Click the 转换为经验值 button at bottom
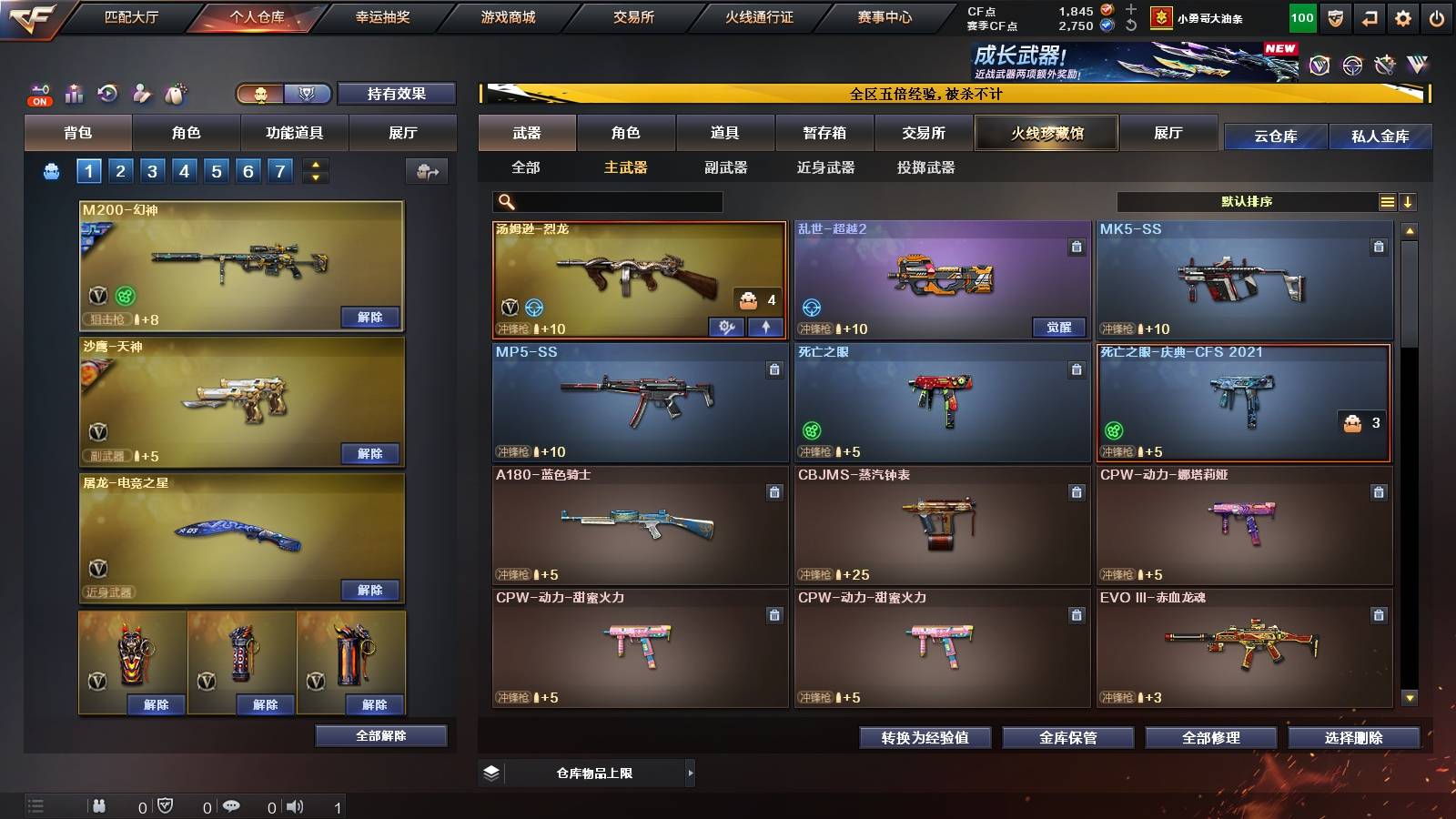The width and height of the screenshot is (1456, 819). pyautogui.click(x=925, y=738)
